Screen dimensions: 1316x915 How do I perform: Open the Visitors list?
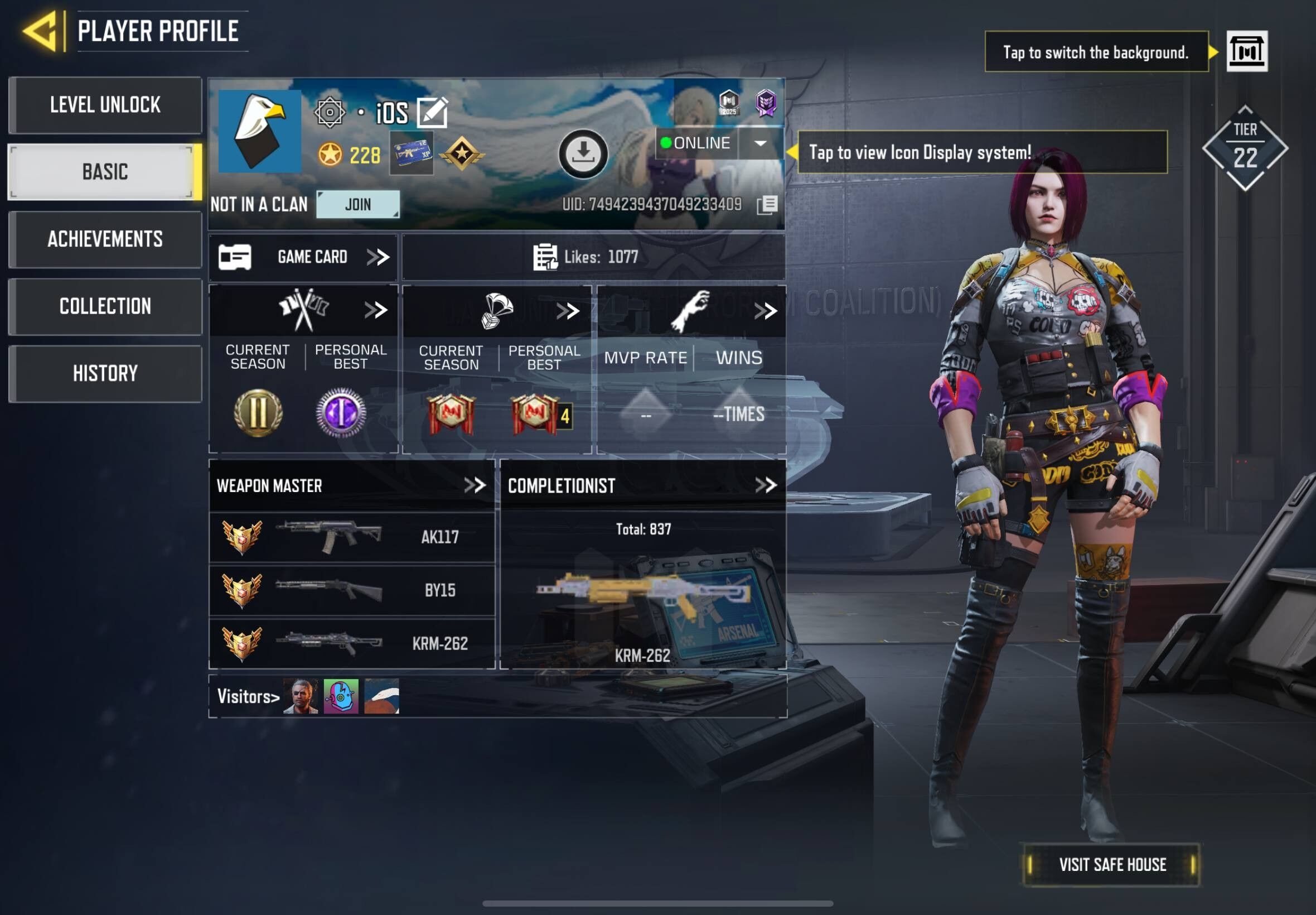click(x=248, y=696)
